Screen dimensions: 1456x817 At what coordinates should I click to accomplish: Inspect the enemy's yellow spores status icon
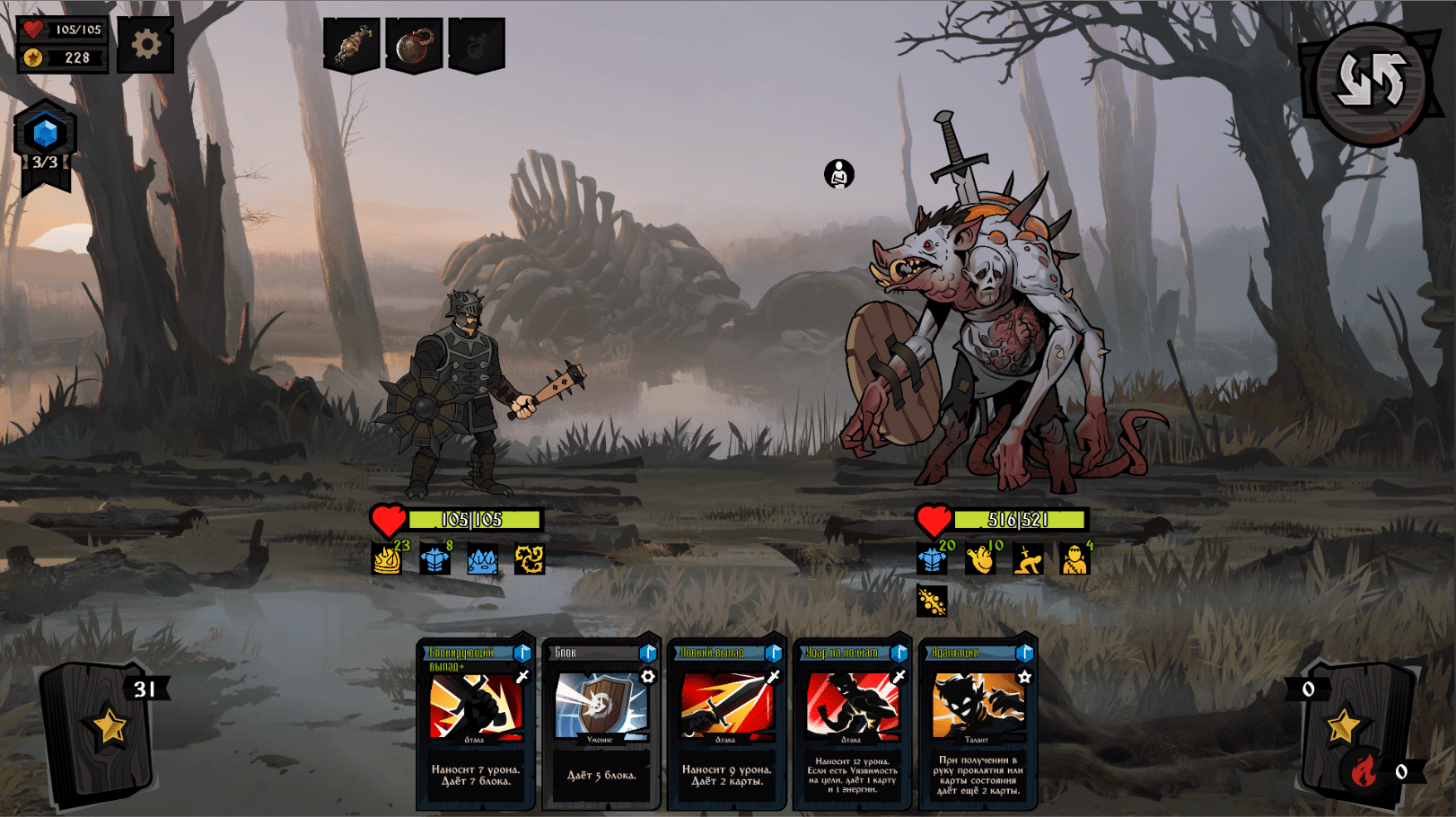(932, 601)
